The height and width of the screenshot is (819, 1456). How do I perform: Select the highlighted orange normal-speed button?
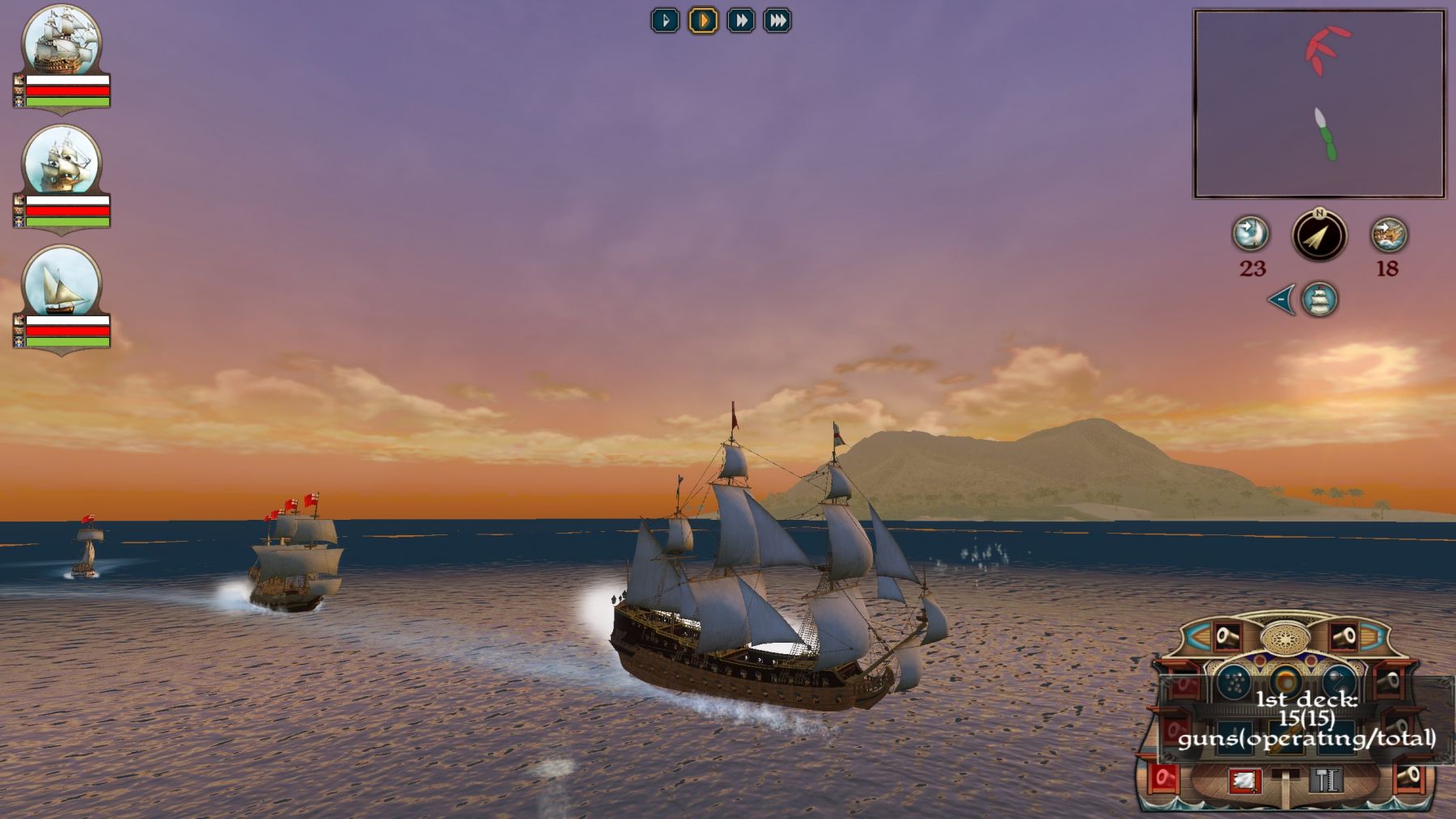coord(703,20)
